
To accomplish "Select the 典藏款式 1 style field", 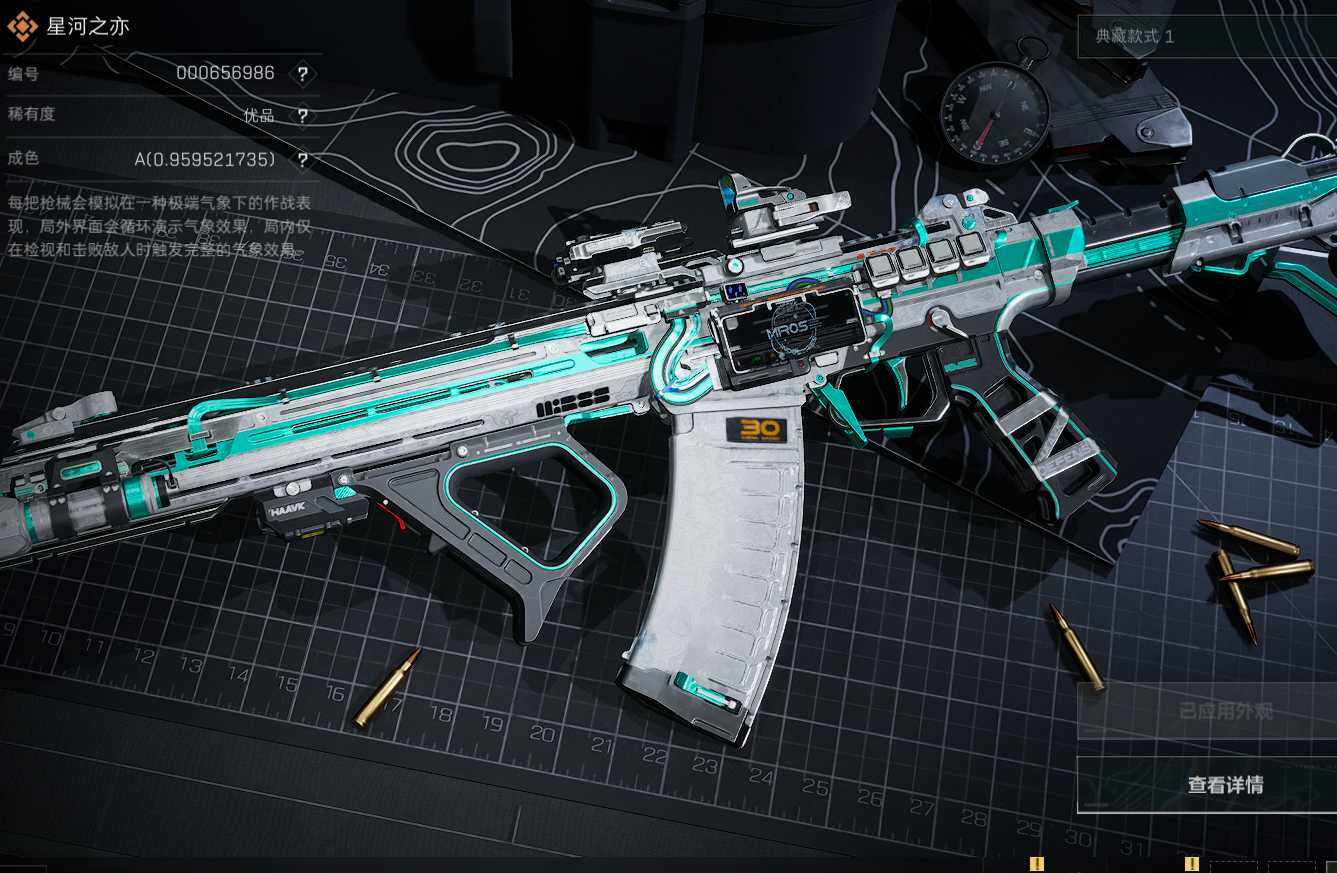I will [x=1205, y=37].
